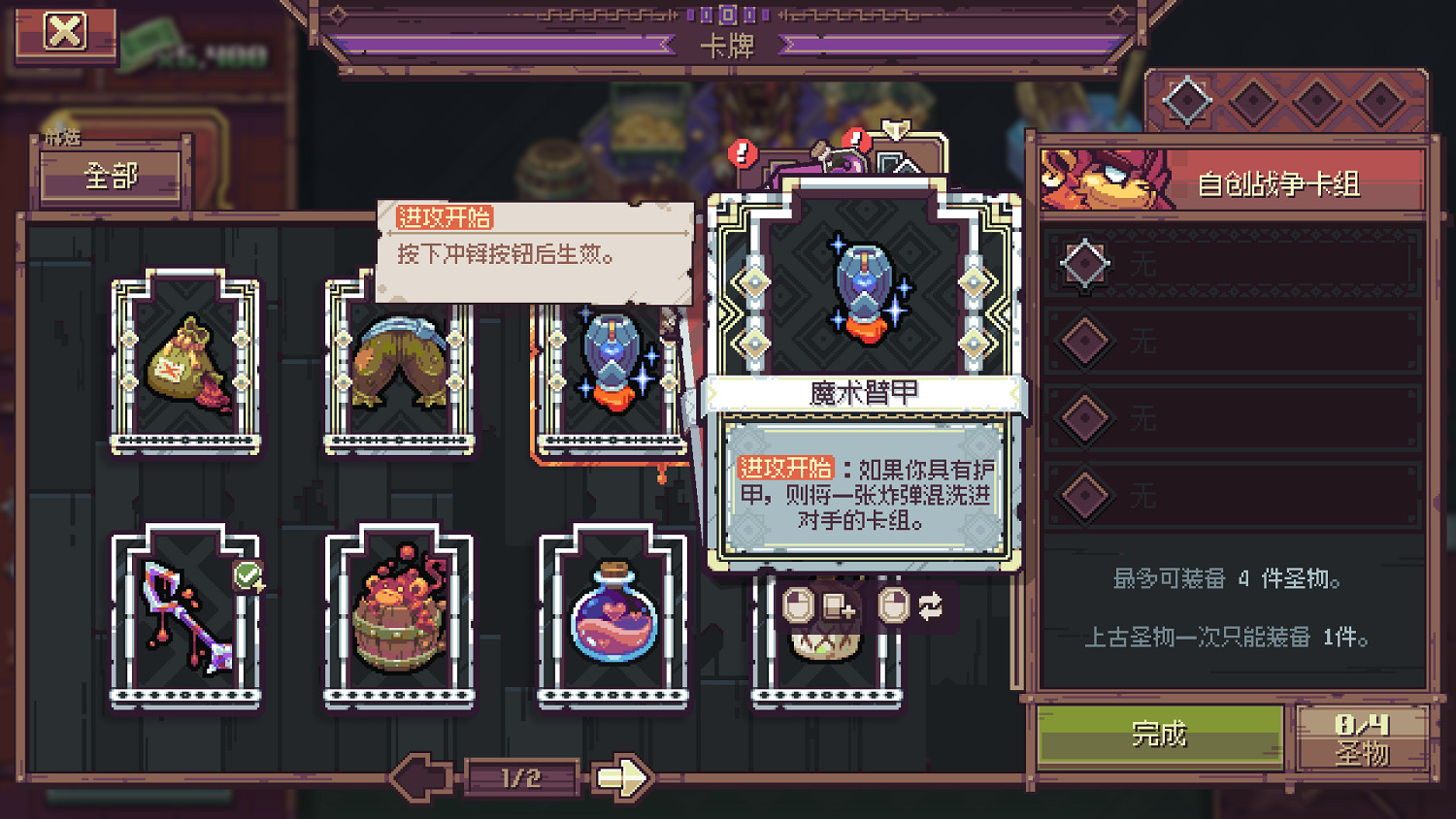Click the 1/2 page indicator at the bottom
The width and height of the screenshot is (1456, 819).
click(x=520, y=776)
